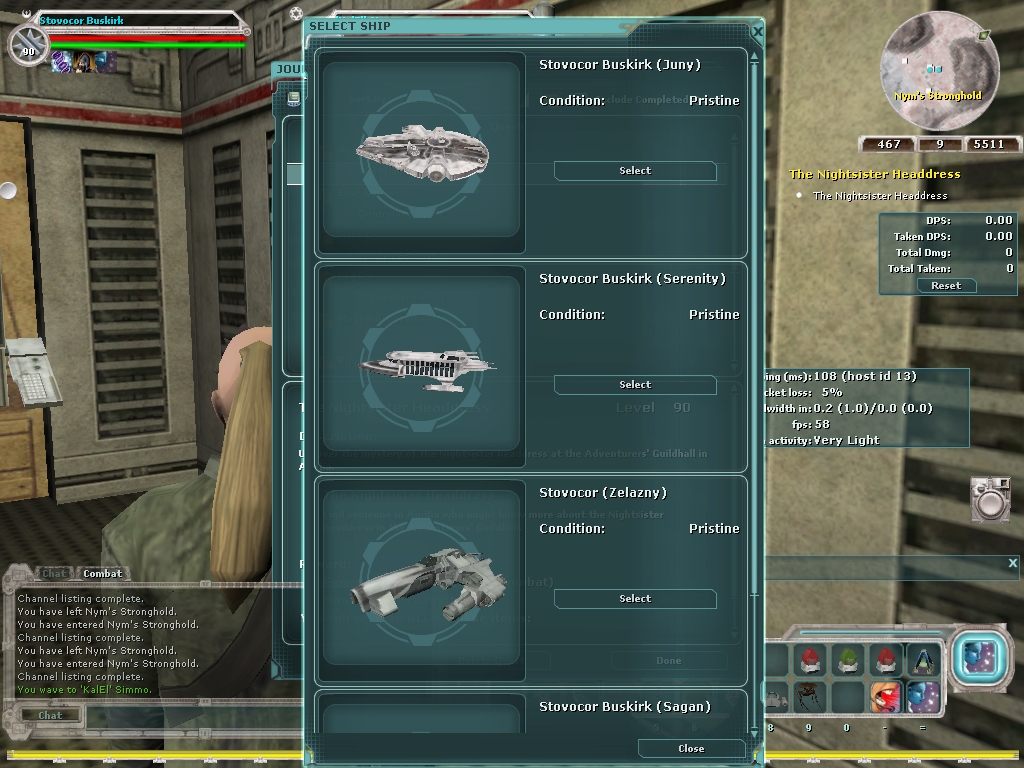Click the X at Select Ship window corner
1024x768 pixels.
click(x=756, y=32)
